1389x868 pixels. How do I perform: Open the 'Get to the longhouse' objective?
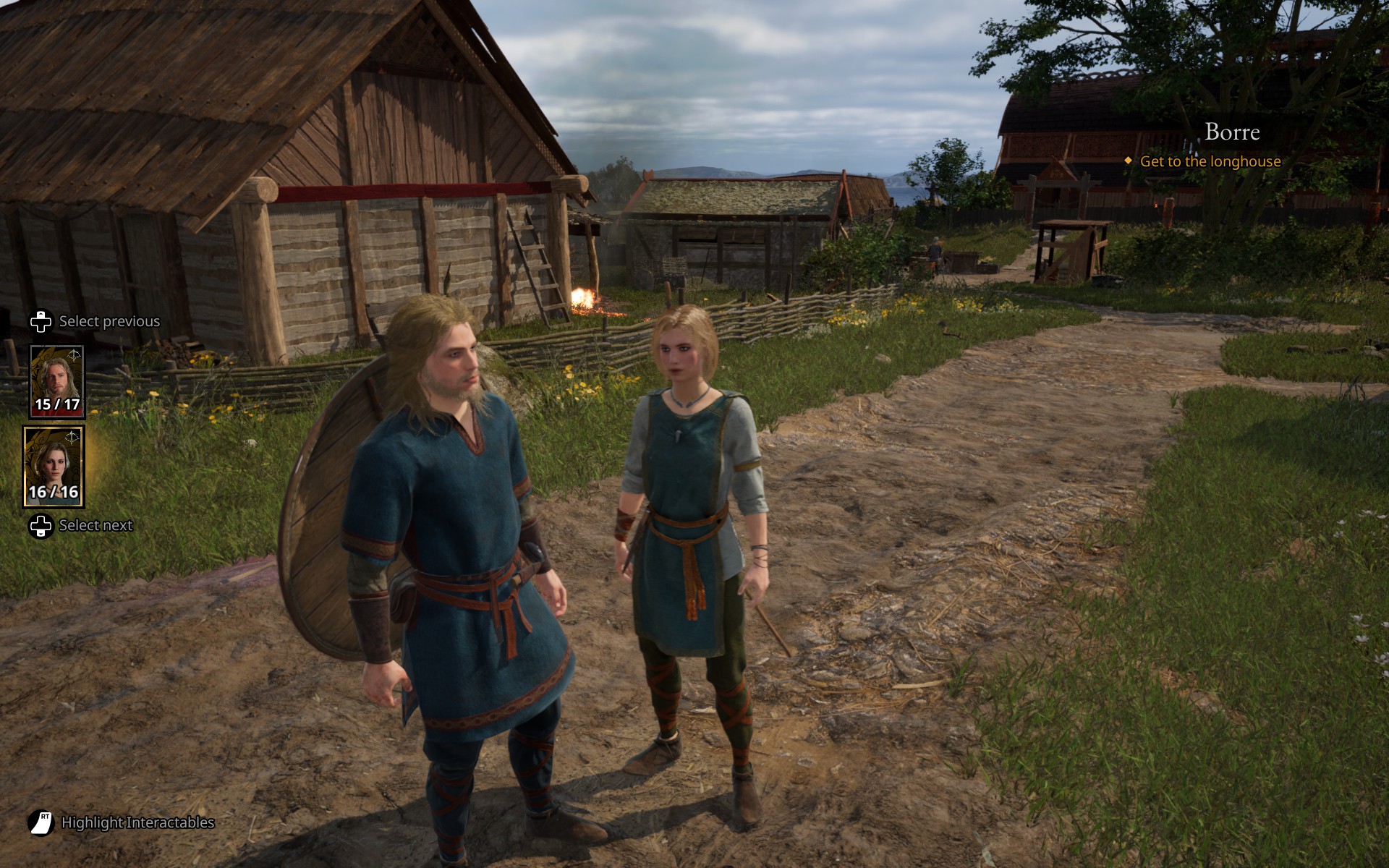[x=1210, y=161]
